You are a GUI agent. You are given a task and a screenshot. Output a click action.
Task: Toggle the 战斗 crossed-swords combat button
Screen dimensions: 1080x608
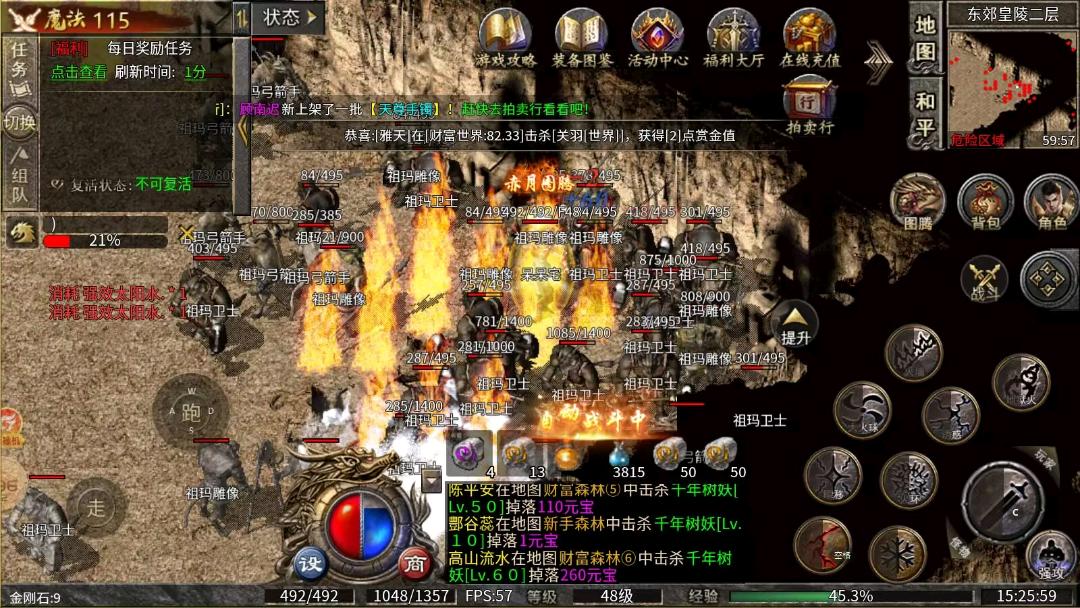pyautogui.click(x=984, y=278)
